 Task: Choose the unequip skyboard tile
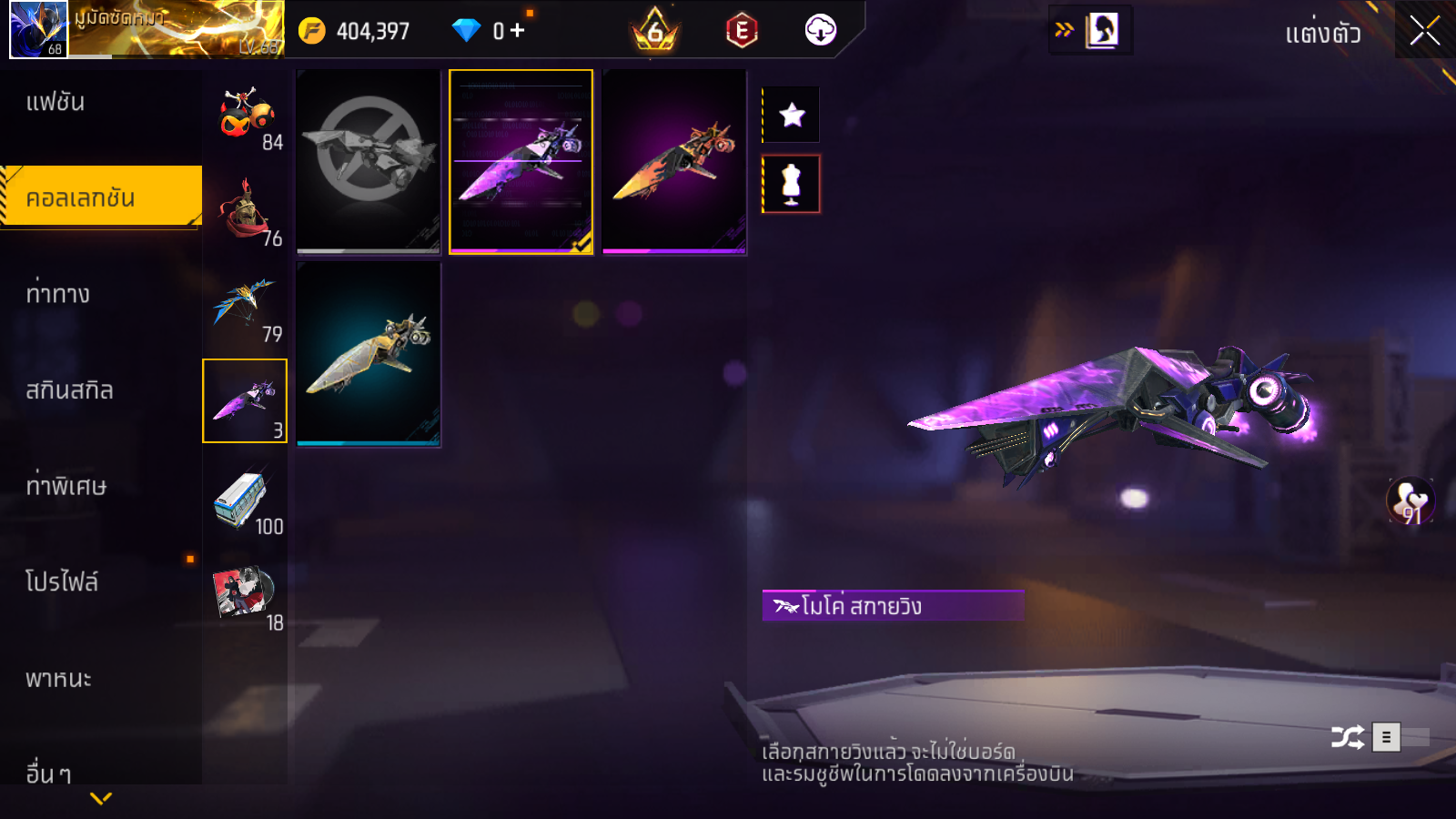click(369, 162)
